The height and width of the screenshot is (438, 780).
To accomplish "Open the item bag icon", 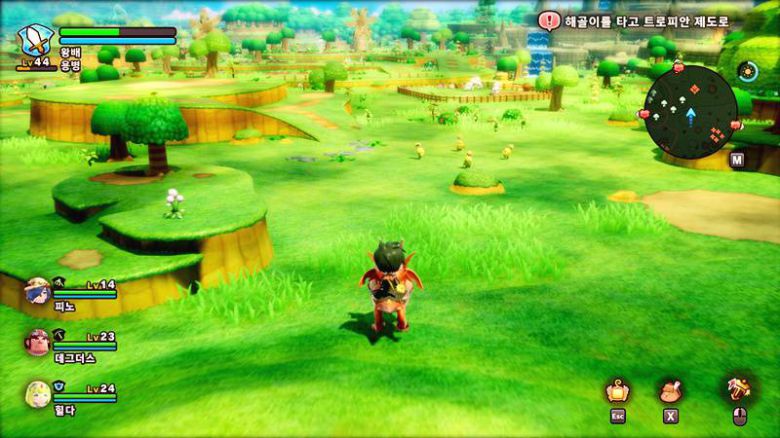I will point(669,390).
